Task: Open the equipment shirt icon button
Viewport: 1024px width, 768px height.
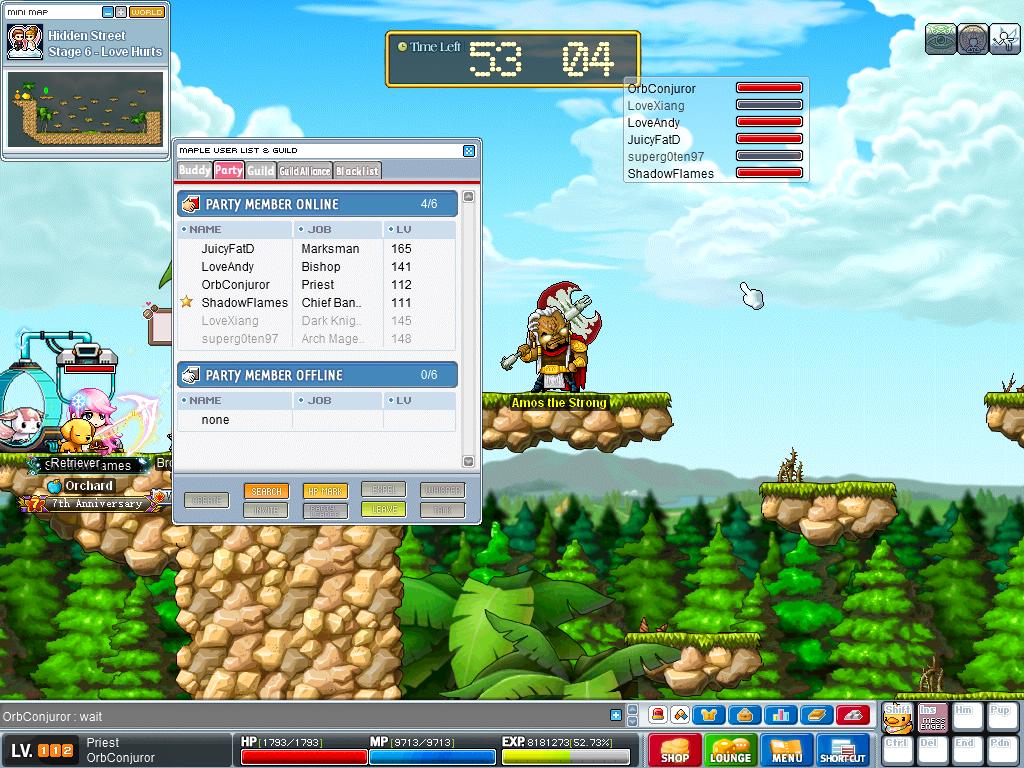Action: (710, 715)
